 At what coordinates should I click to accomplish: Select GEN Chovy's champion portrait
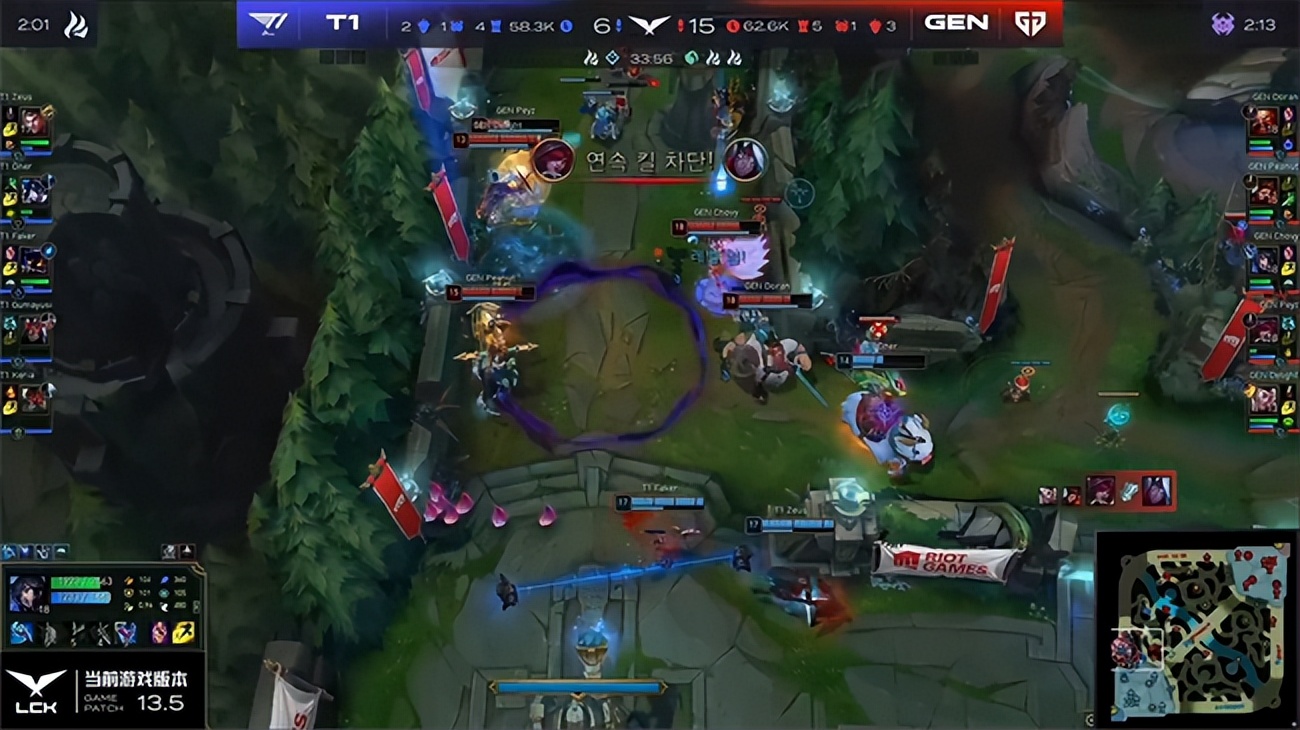click(1265, 260)
